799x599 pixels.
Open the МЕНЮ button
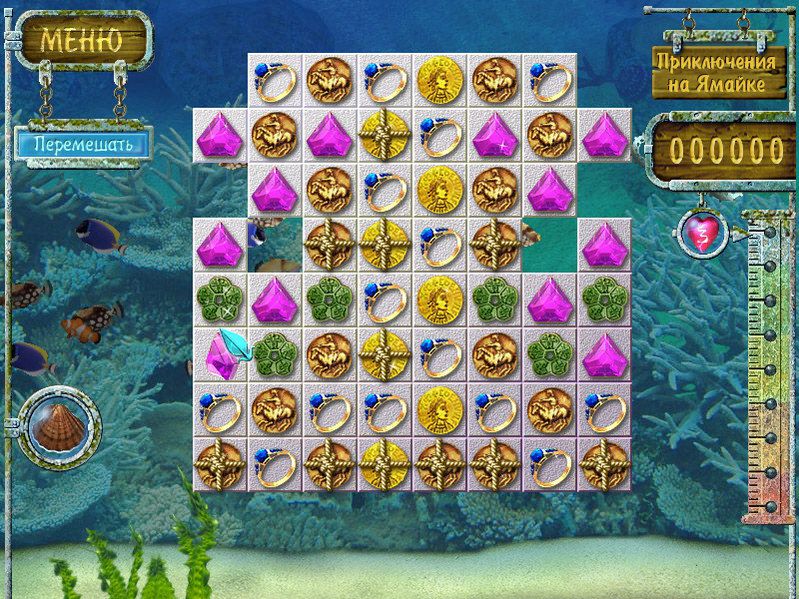click(x=82, y=41)
